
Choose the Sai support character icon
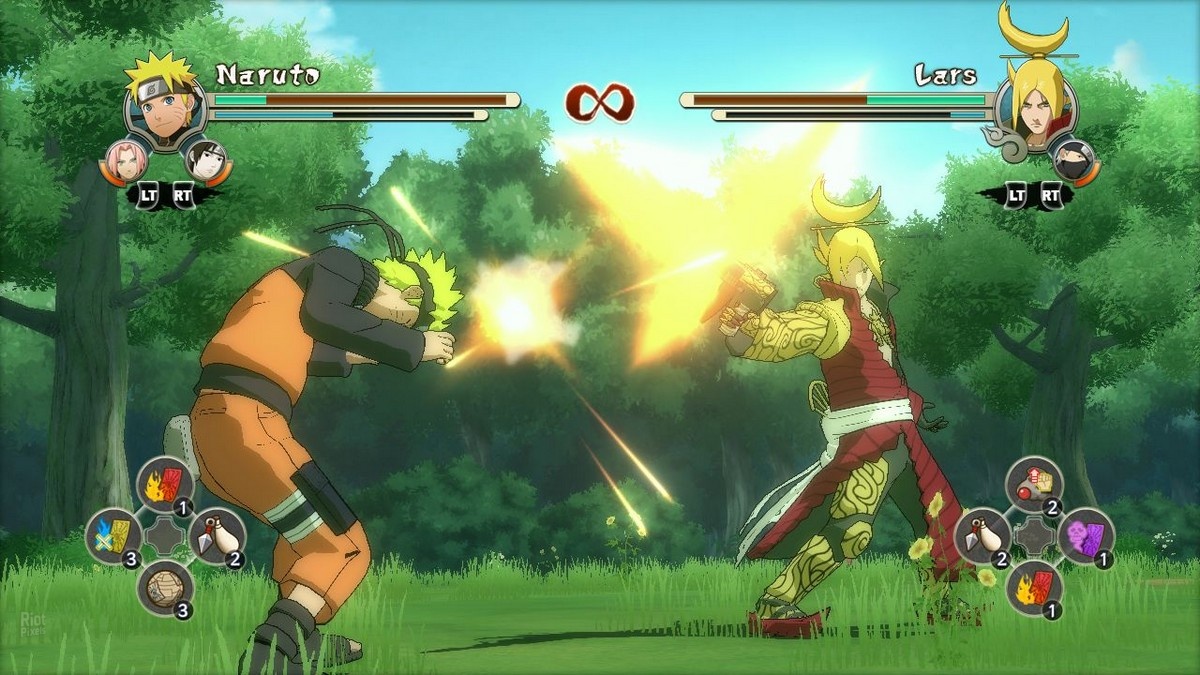(x=205, y=160)
